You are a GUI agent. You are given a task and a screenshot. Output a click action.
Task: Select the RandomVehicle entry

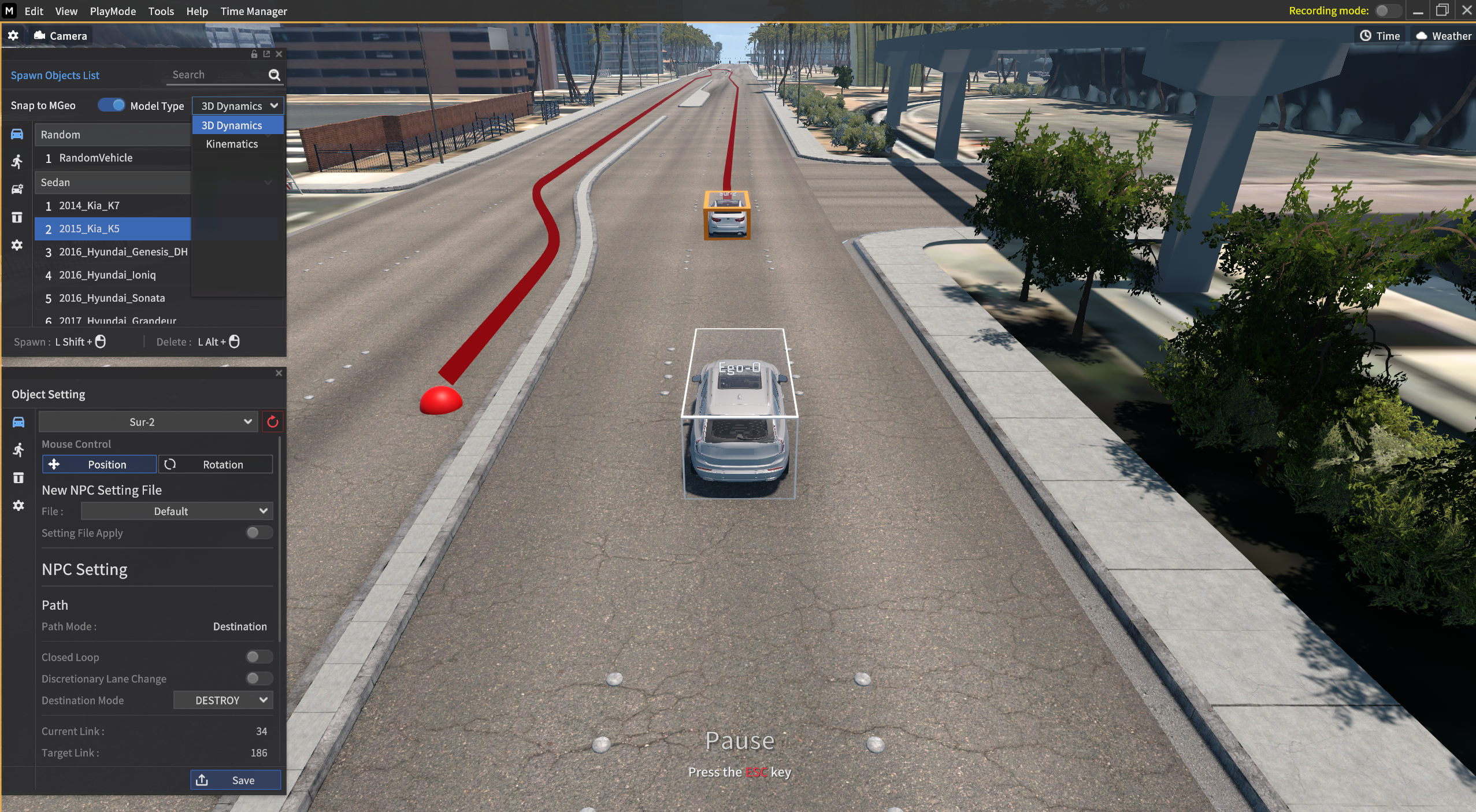(x=95, y=158)
